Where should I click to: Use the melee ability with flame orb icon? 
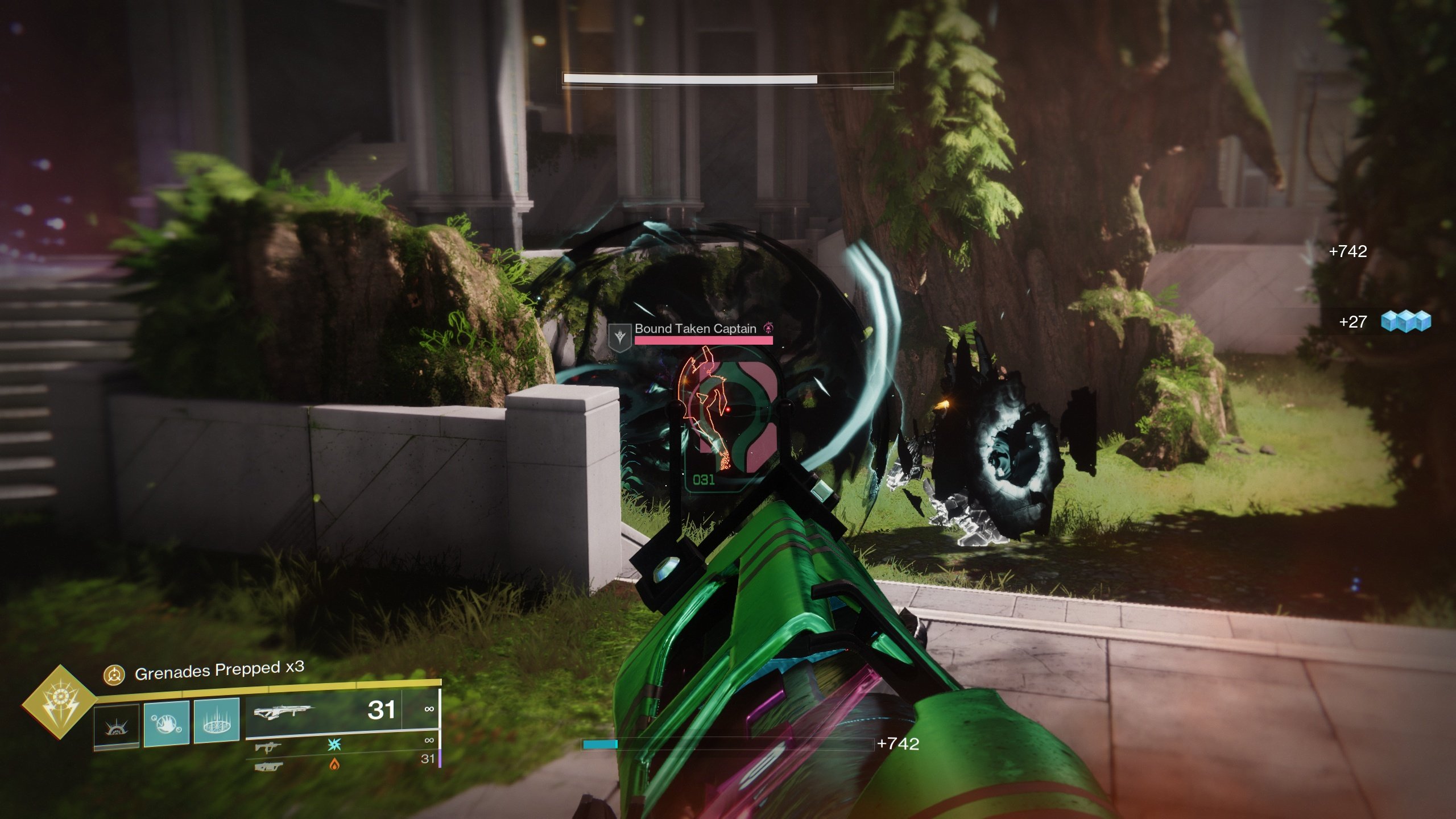click(x=166, y=722)
